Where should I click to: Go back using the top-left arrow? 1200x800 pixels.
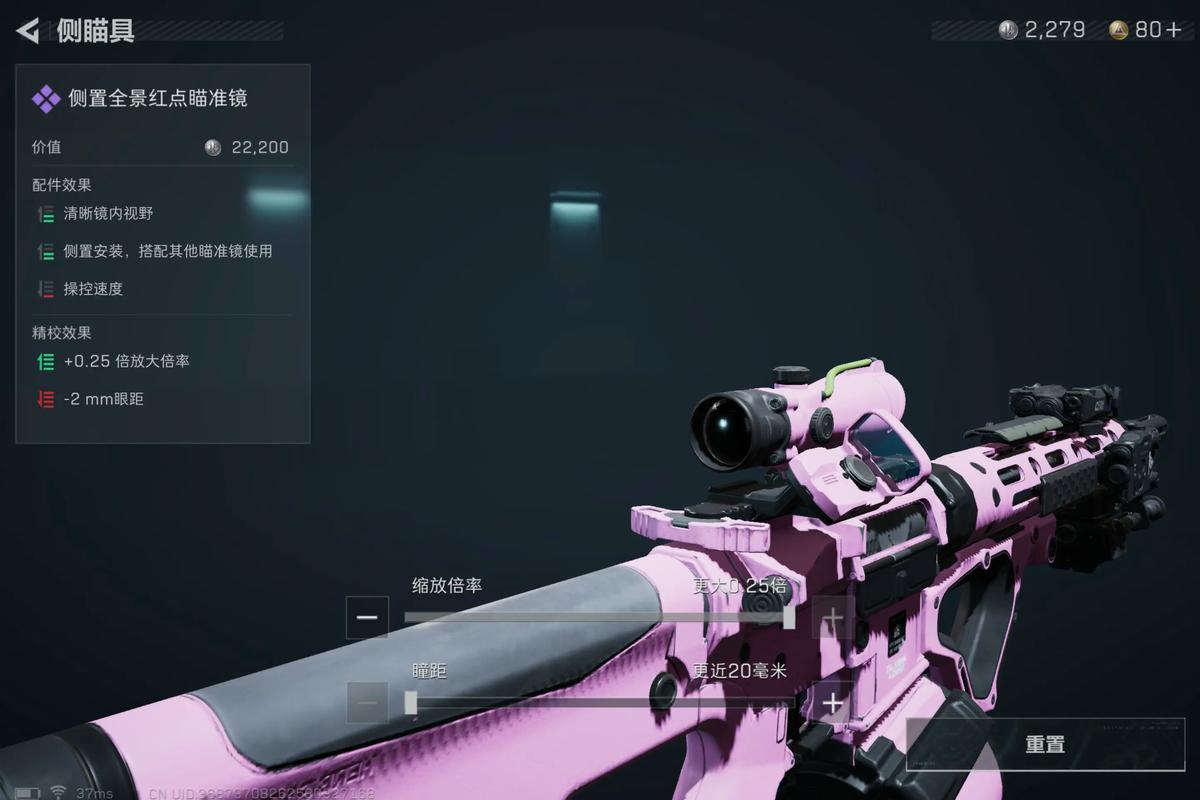[x=28, y=31]
